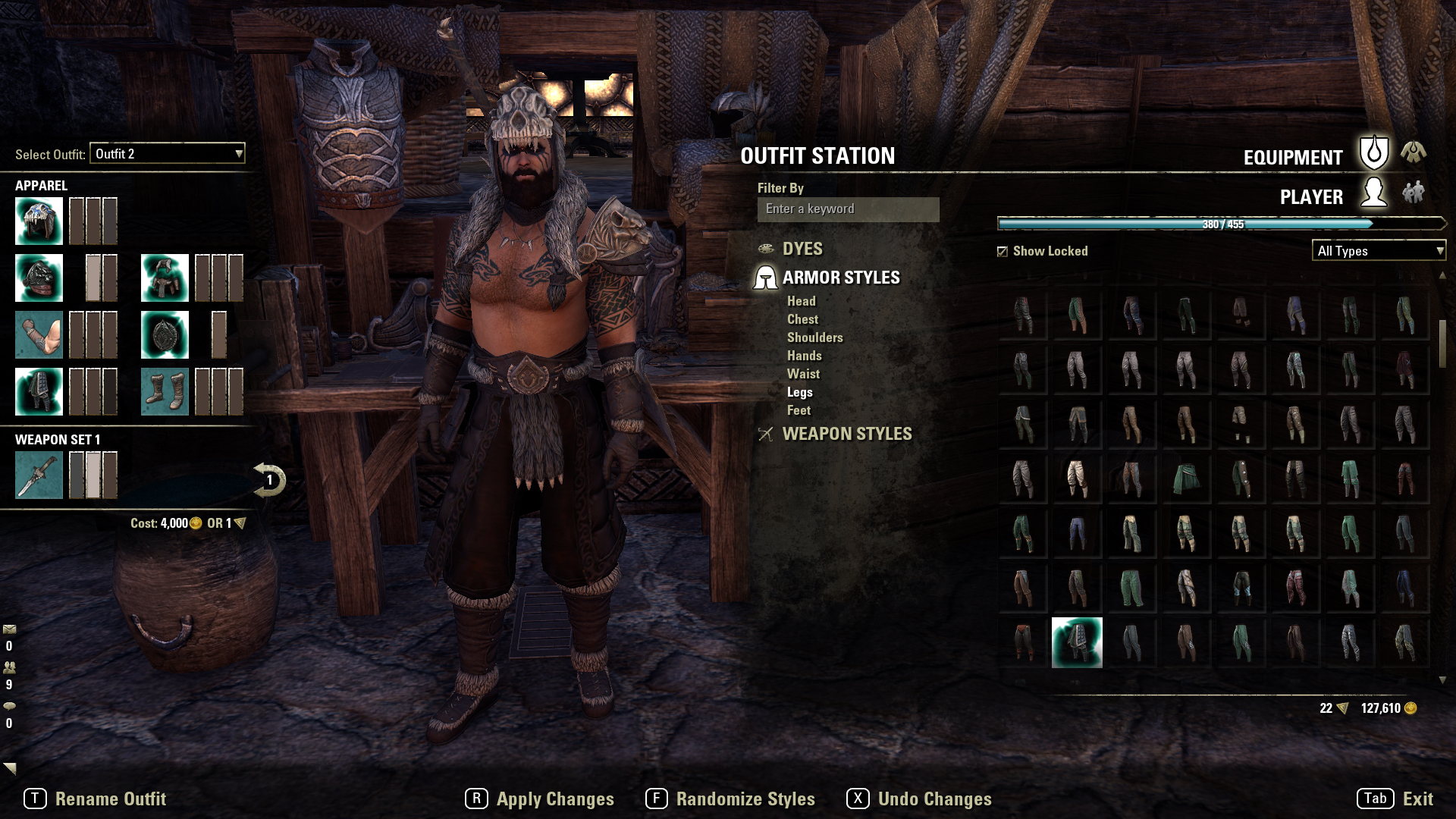Choose the Waist armor style
Viewport: 1456px width, 819px height.
tap(803, 374)
